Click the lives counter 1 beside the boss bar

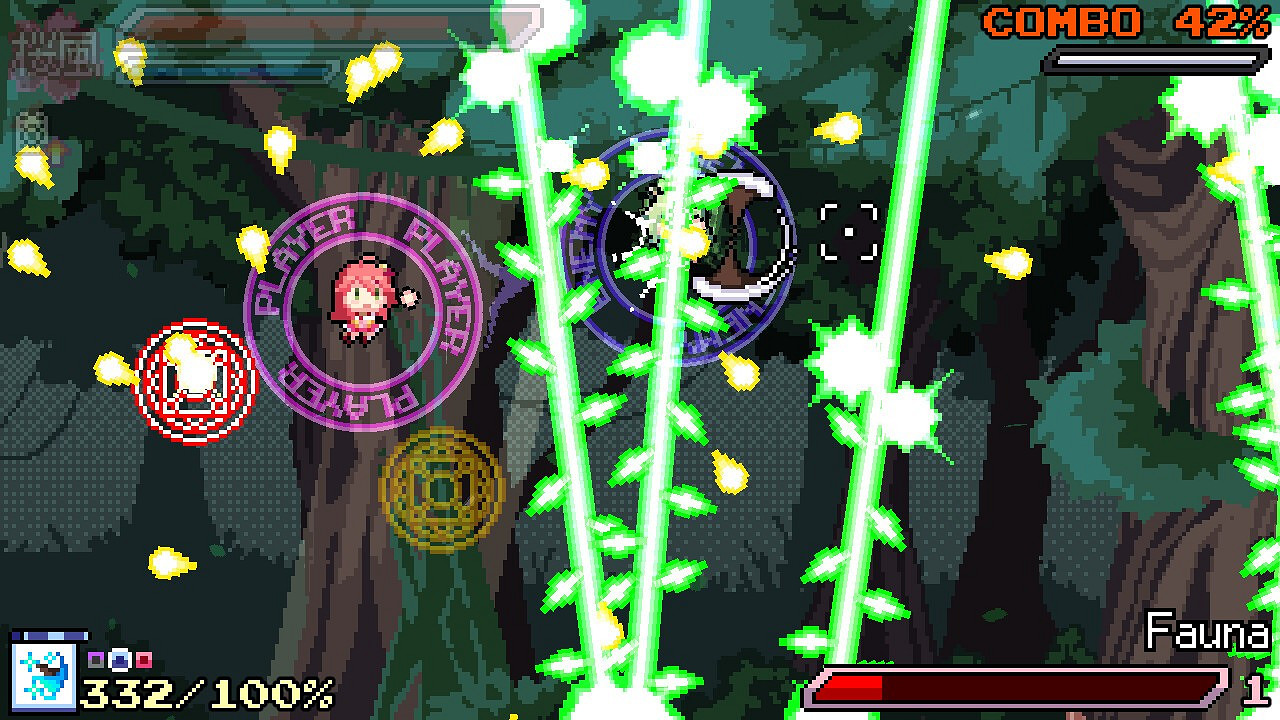pyautogui.click(x=1253, y=692)
